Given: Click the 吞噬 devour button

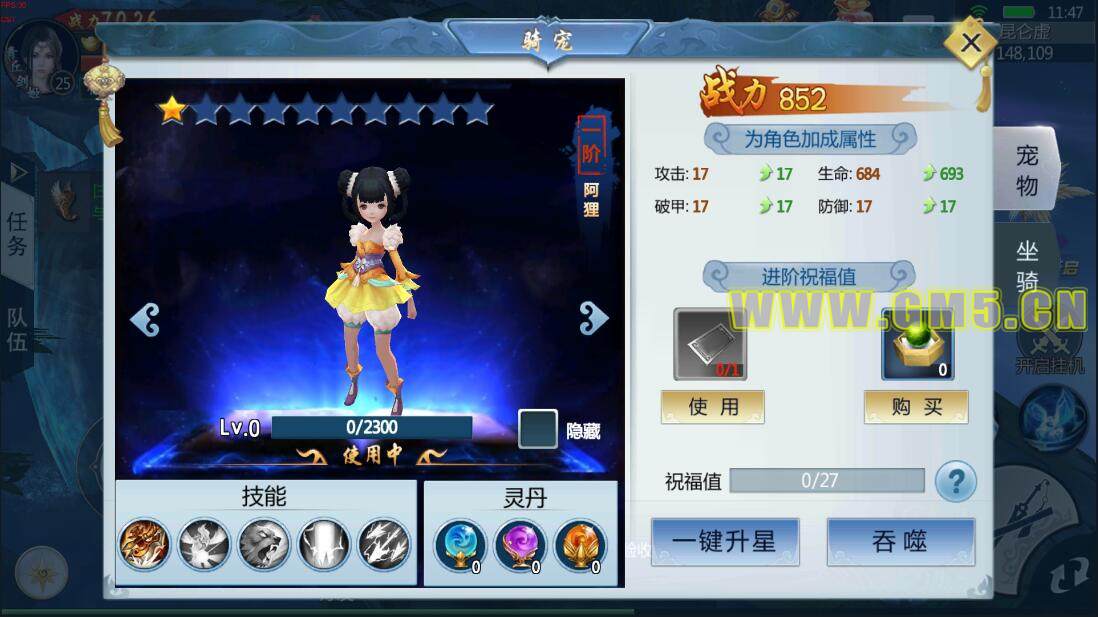Looking at the screenshot, I should click(x=900, y=542).
